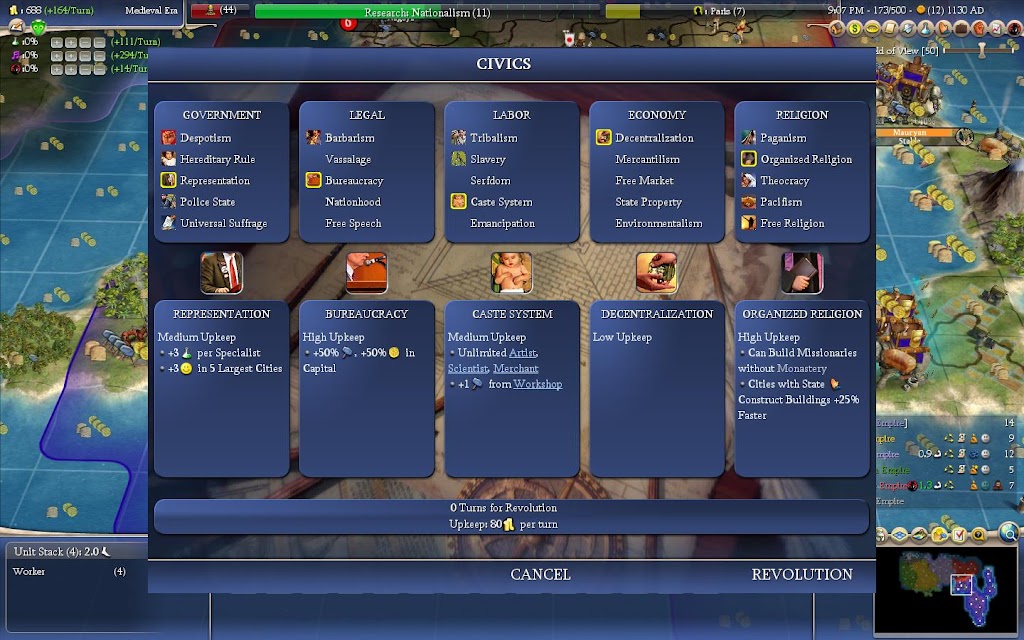Choose Free Market civic
The height and width of the screenshot is (640, 1024).
(x=644, y=181)
